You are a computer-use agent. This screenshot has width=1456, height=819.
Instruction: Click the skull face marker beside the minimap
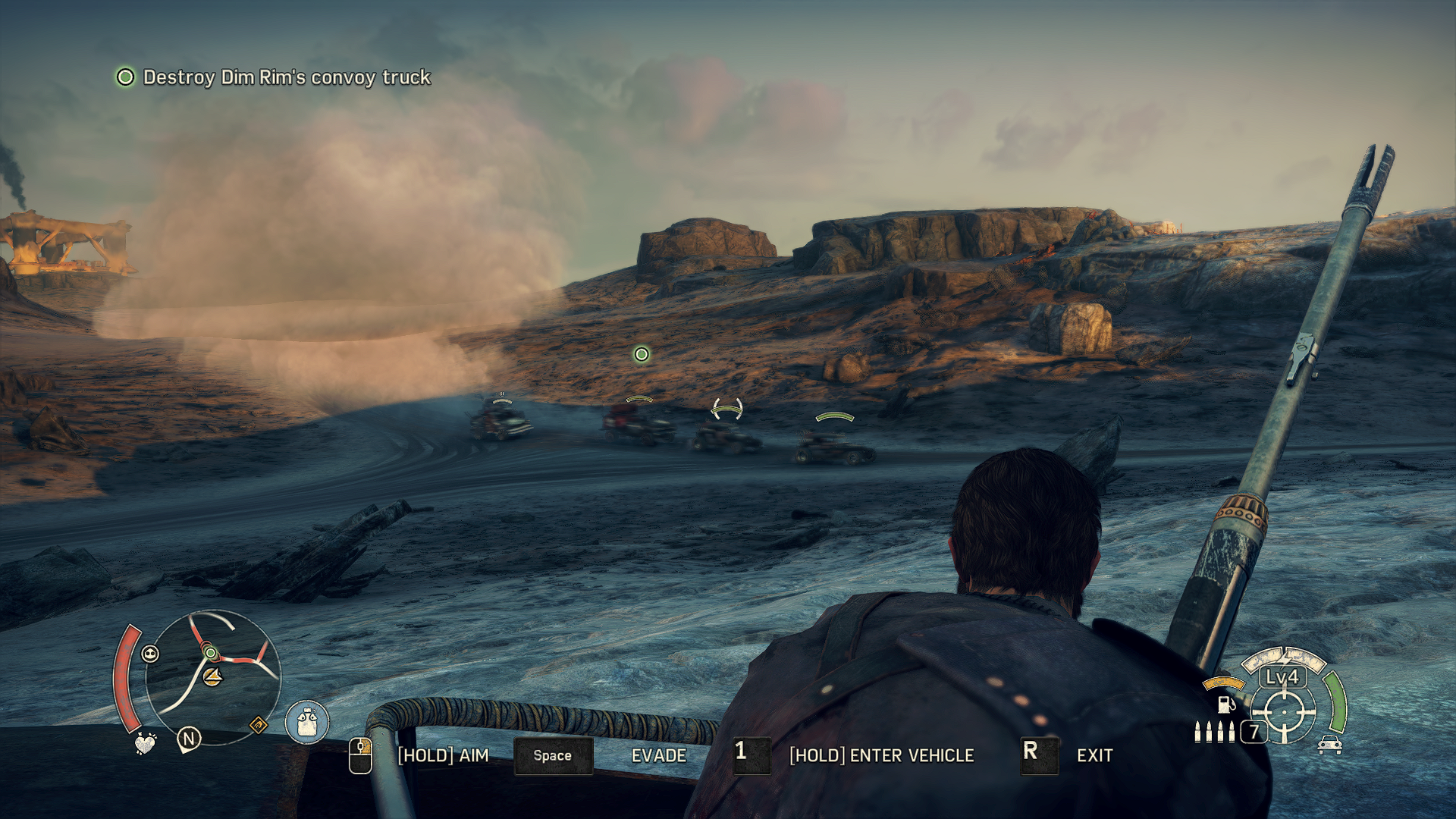tap(150, 654)
